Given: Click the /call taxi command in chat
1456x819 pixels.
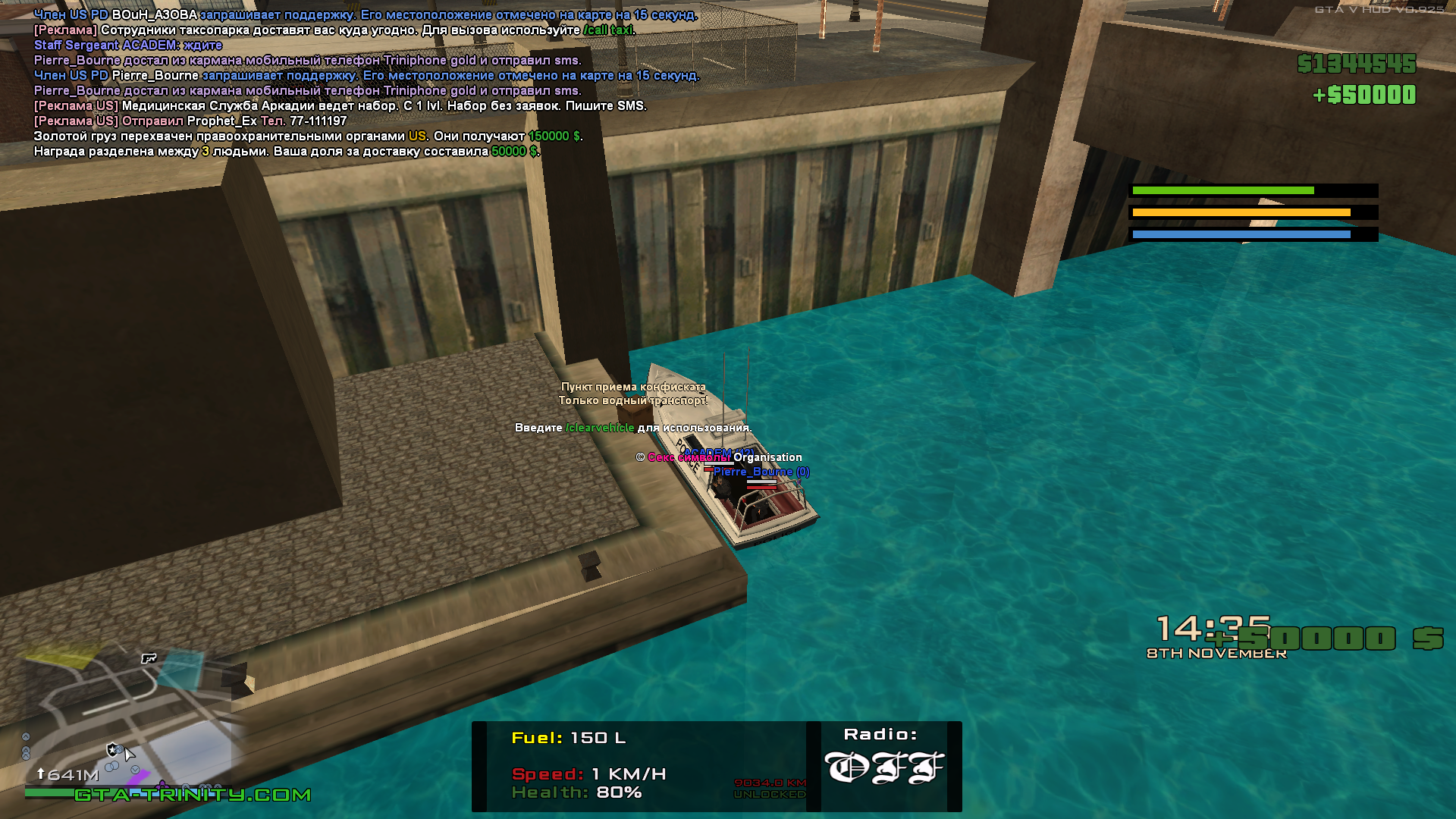Looking at the screenshot, I should coord(608,30).
